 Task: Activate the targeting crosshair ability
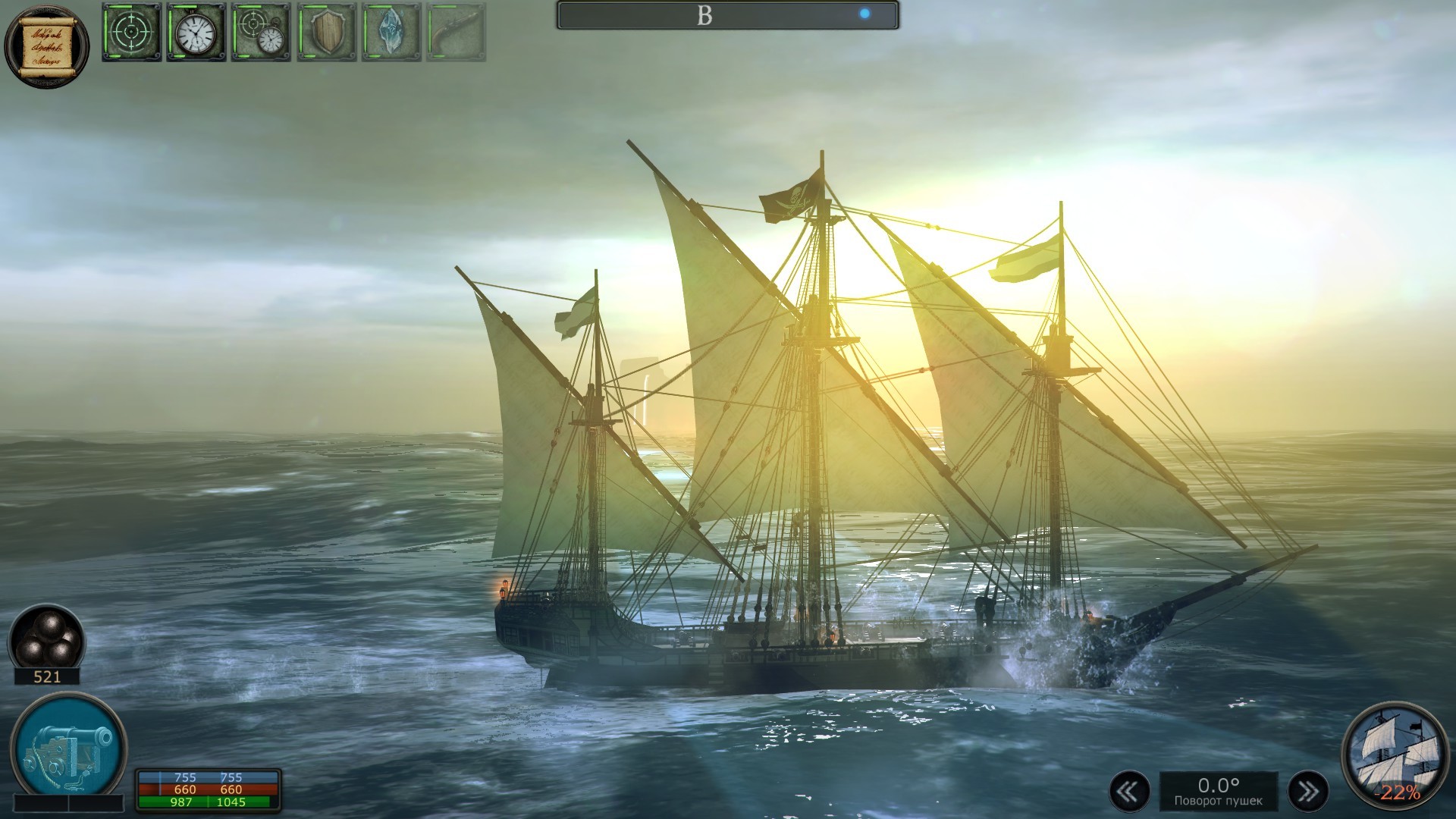click(x=131, y=35)
